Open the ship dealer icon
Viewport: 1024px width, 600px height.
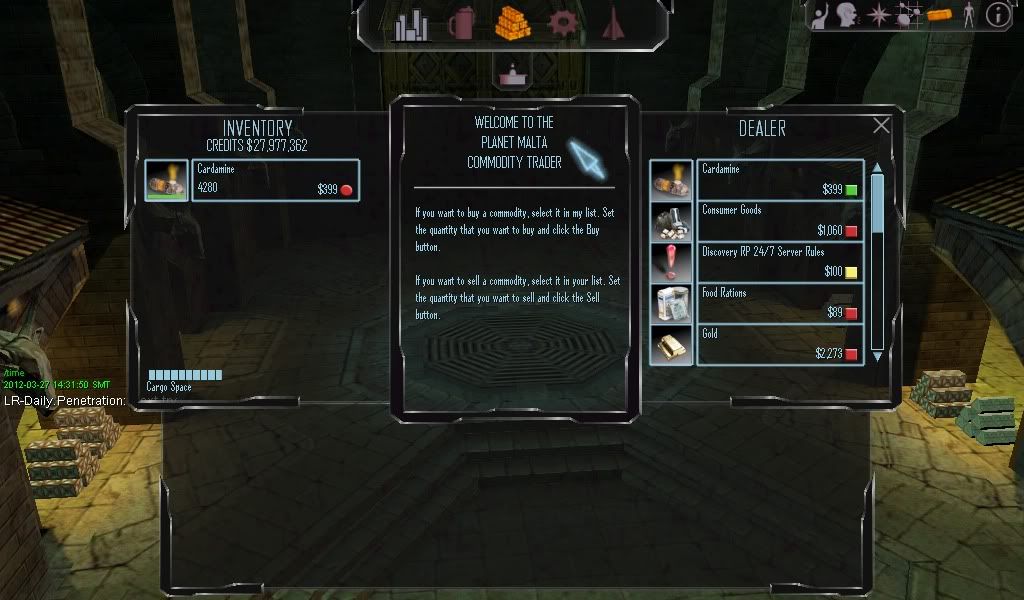tap(613, 23)
